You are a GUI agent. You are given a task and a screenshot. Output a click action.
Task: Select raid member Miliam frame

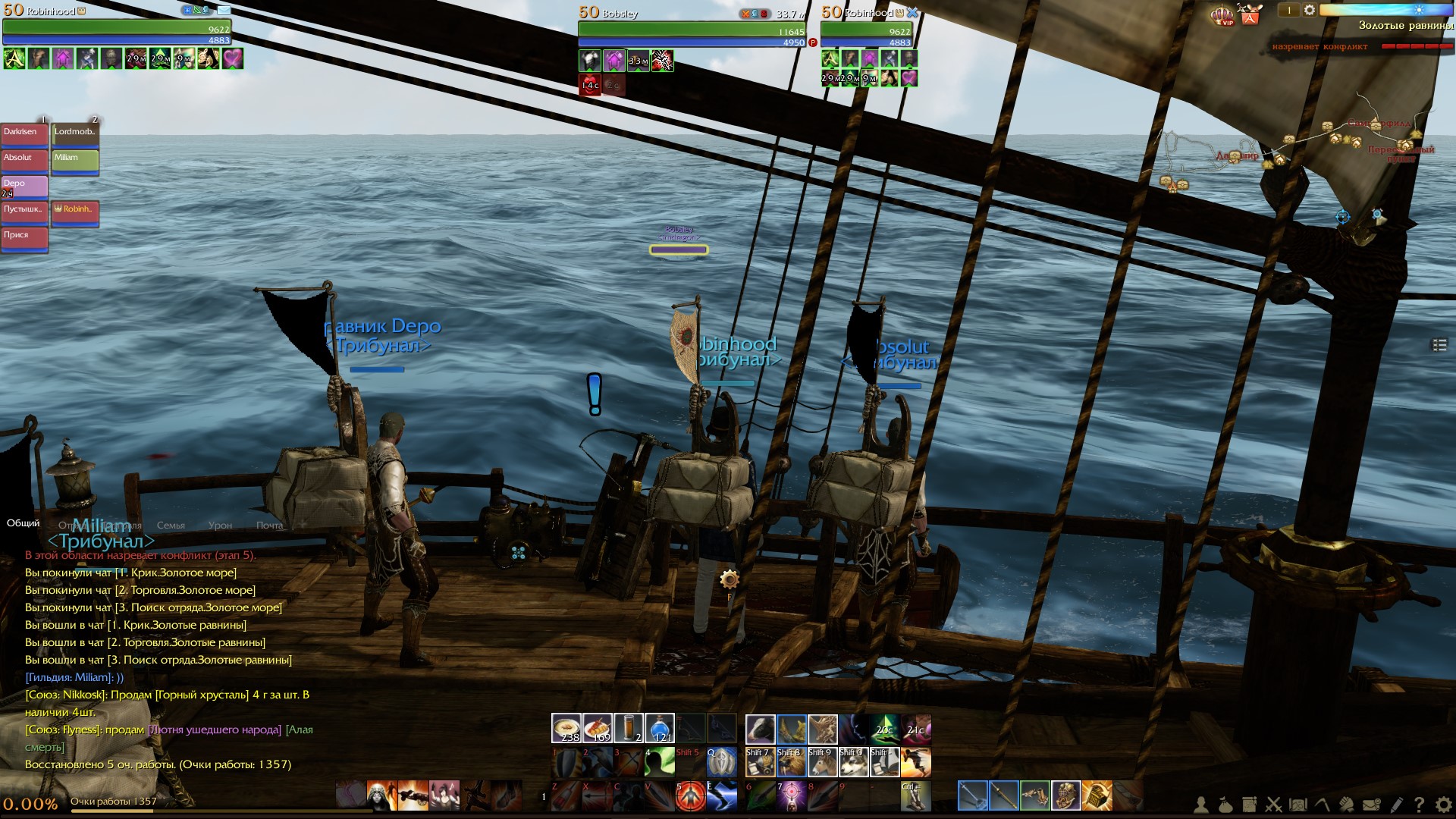(x=75, y=160)
